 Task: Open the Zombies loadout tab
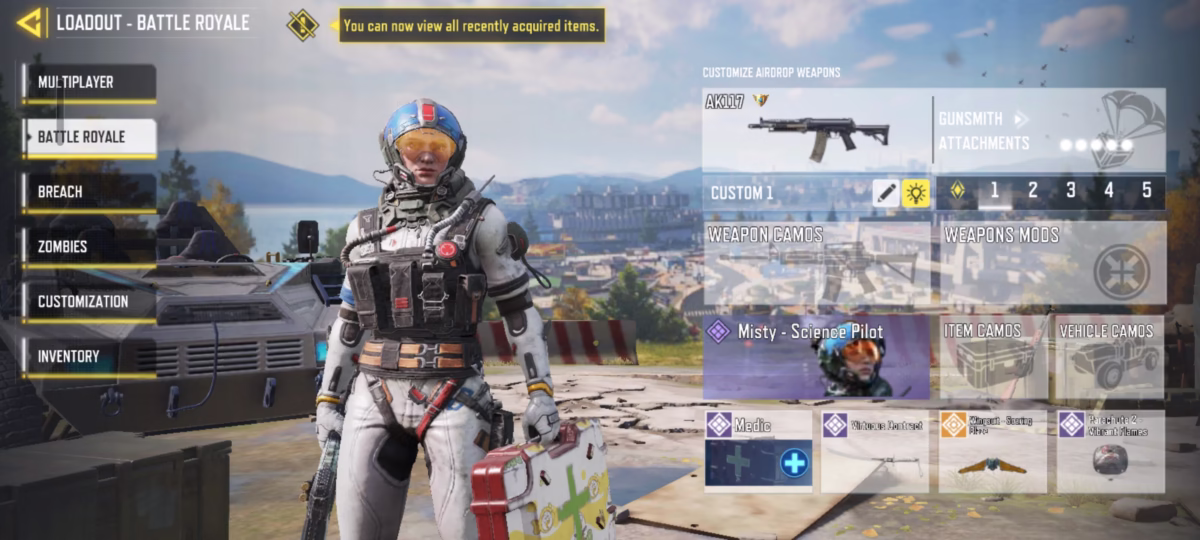89,247
